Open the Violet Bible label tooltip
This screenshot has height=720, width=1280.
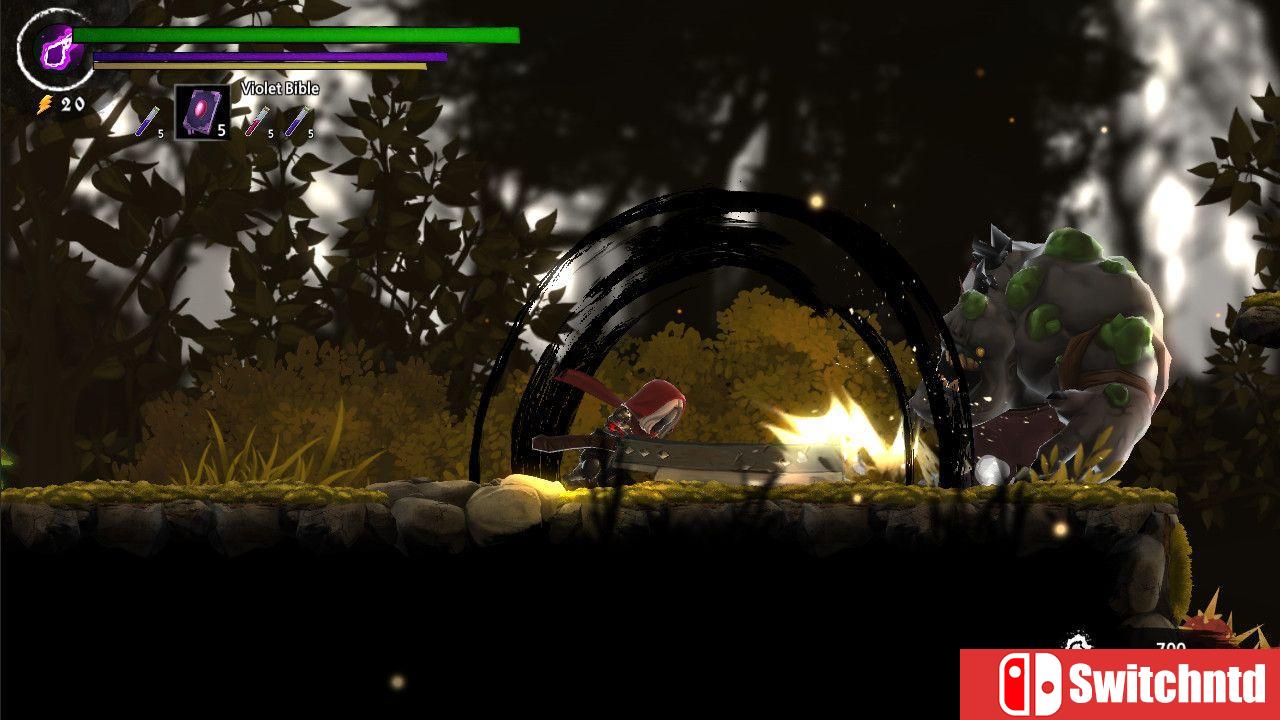(x=280, y=88)
